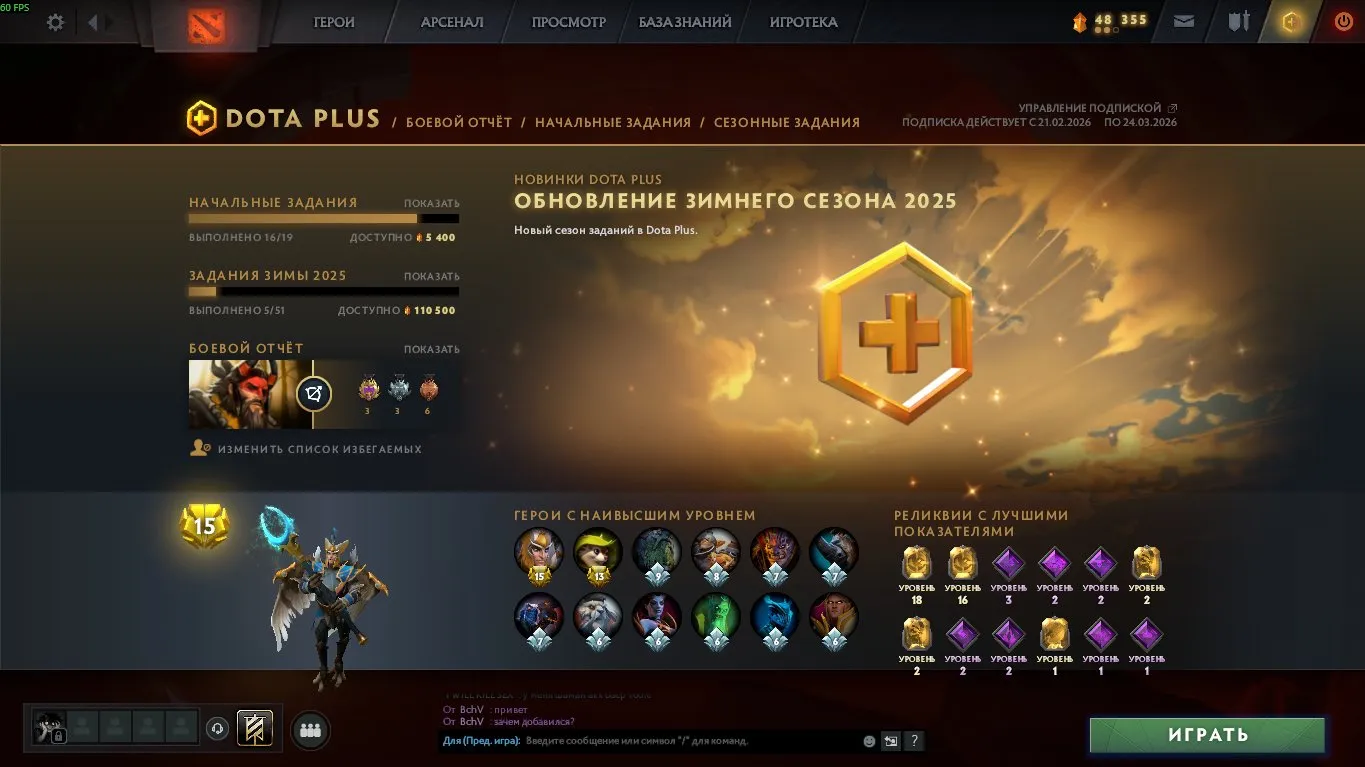Click Изменить список избегаемых
Image resolution: width=1365 pixels, height=767 pixels.
coord(320,449)
